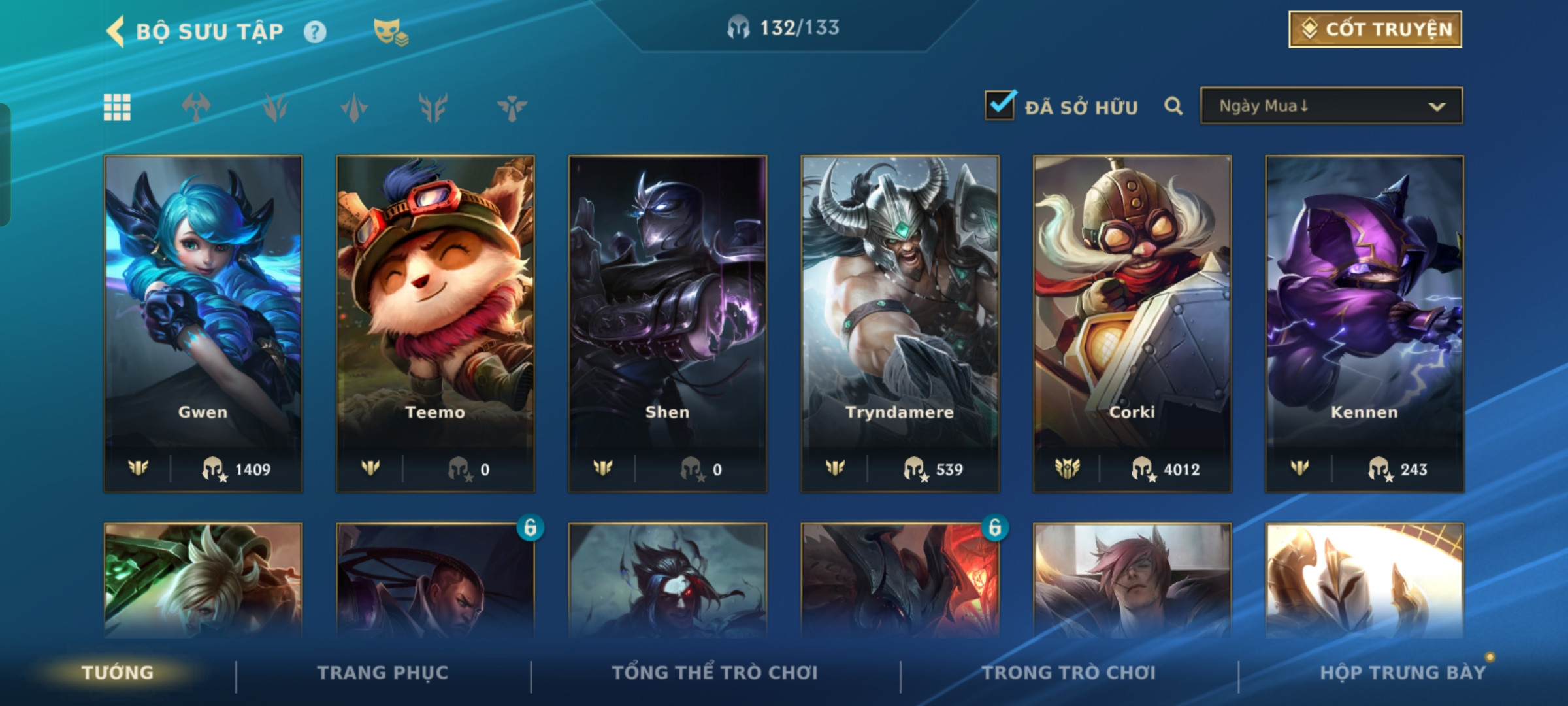
Task: Pick the Corki champion card
Action: click(x=1132, y=323)
